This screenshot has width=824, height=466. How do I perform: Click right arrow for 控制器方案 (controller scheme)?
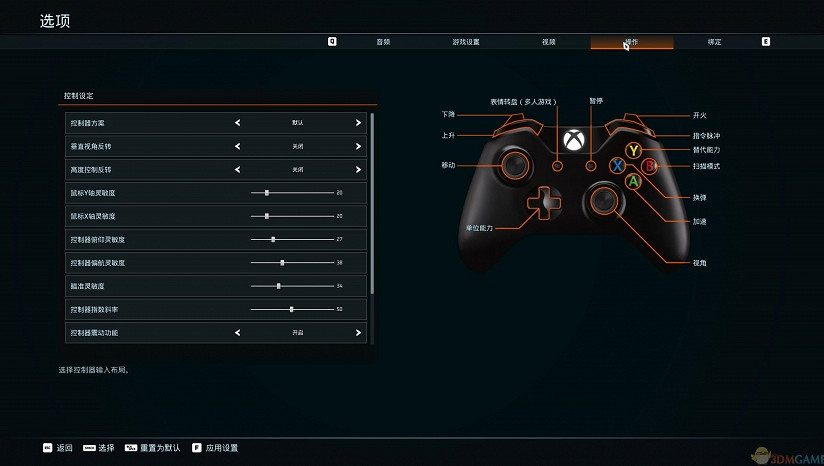(358, 123)
